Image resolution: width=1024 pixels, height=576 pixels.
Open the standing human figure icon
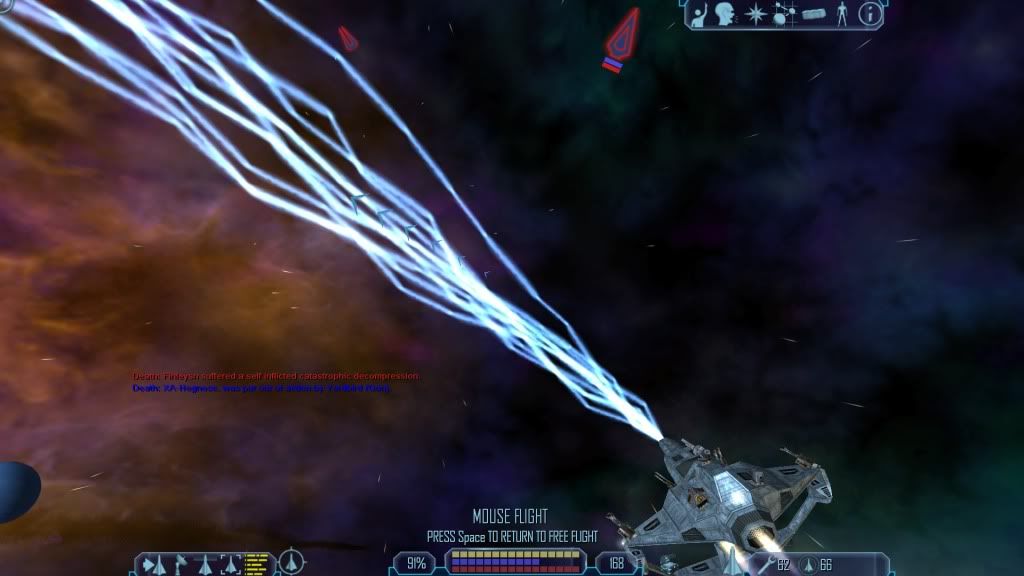coord(842,14)
